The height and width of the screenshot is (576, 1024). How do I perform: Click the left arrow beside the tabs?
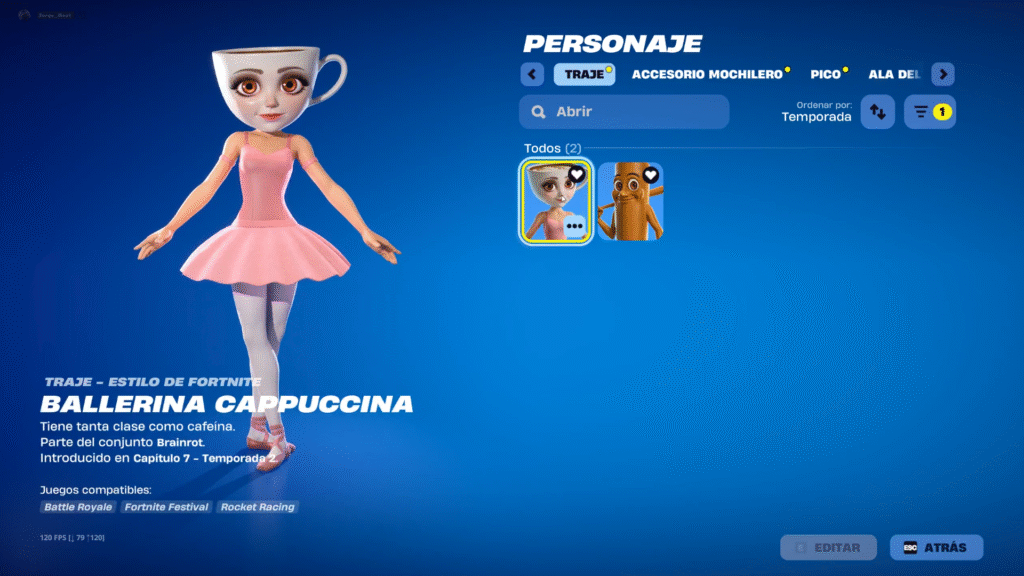coord(532,75)
